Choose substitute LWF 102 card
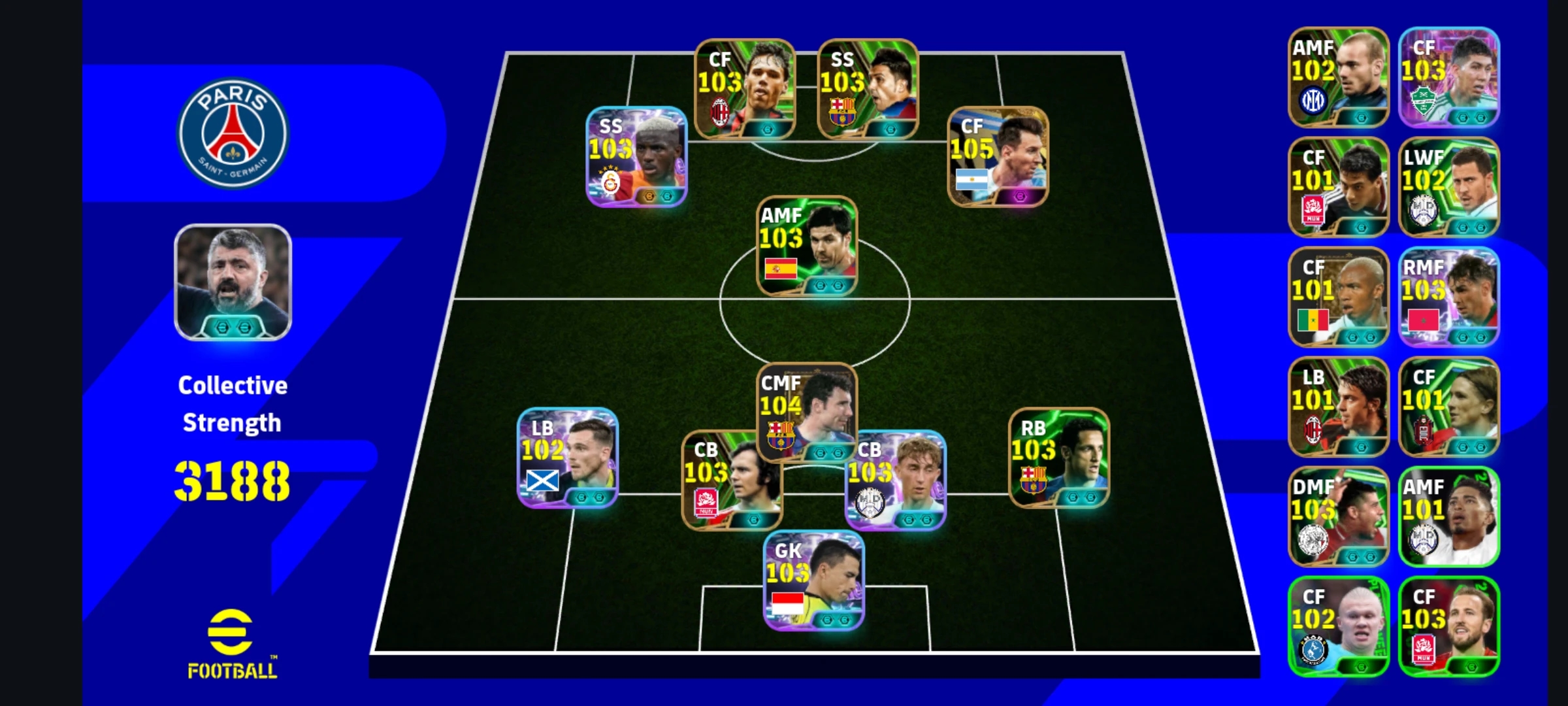This screenshot has height=706, width=1568. (x=1448, y=187)
